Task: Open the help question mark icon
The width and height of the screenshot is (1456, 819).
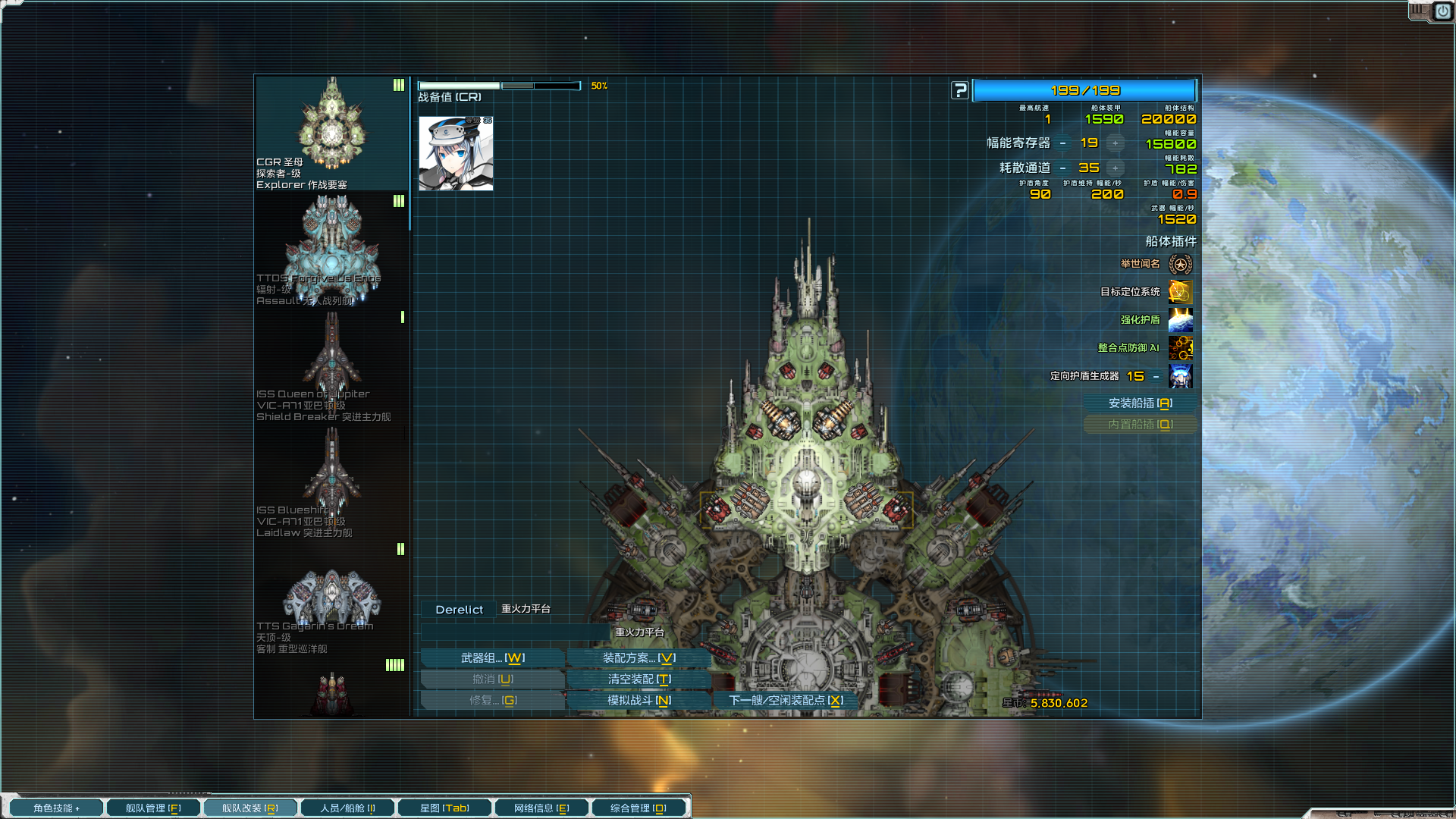Action: [x=960, y=89]
